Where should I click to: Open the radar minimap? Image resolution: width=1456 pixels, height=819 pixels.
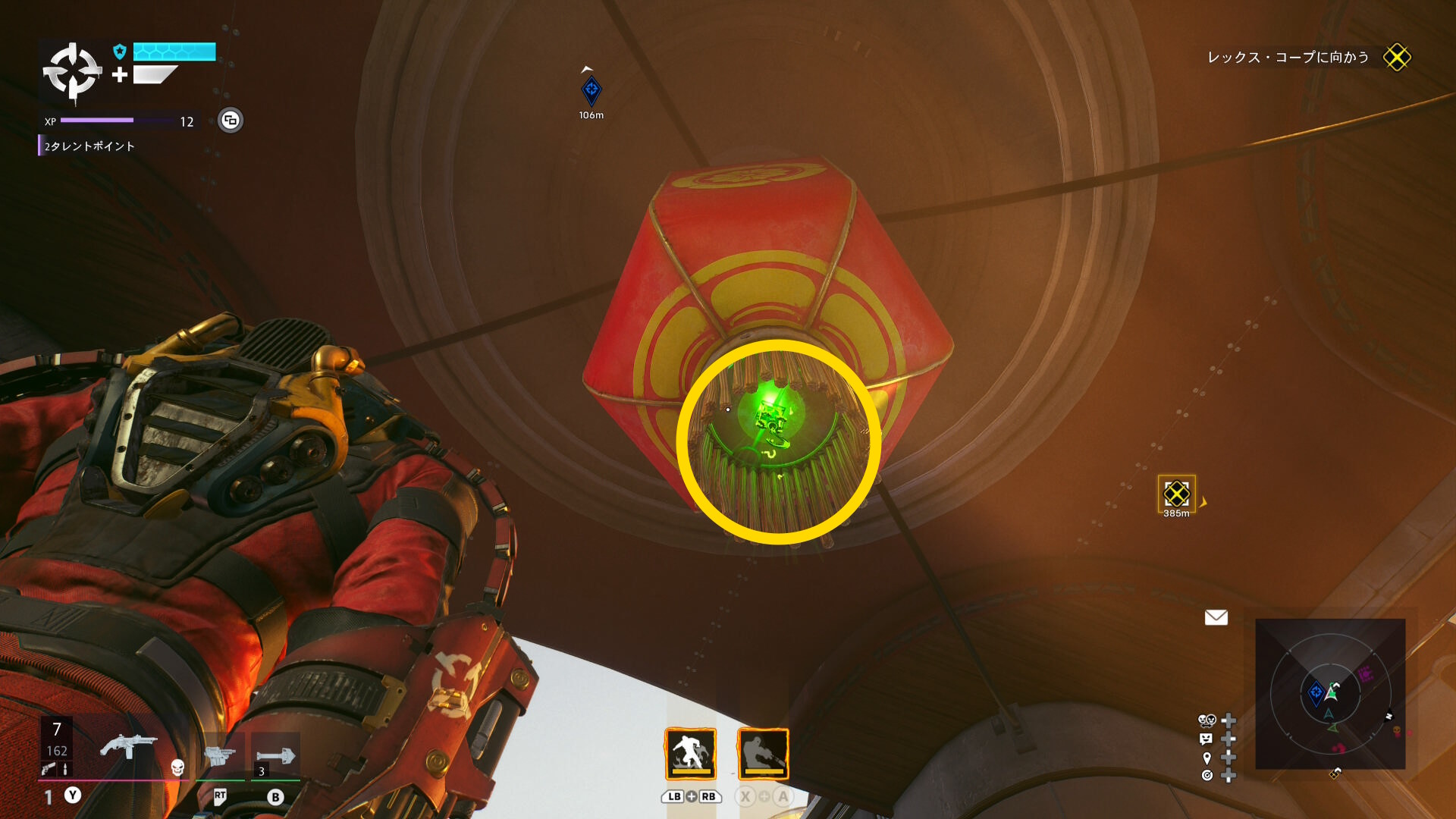(x=1330, y=694)
